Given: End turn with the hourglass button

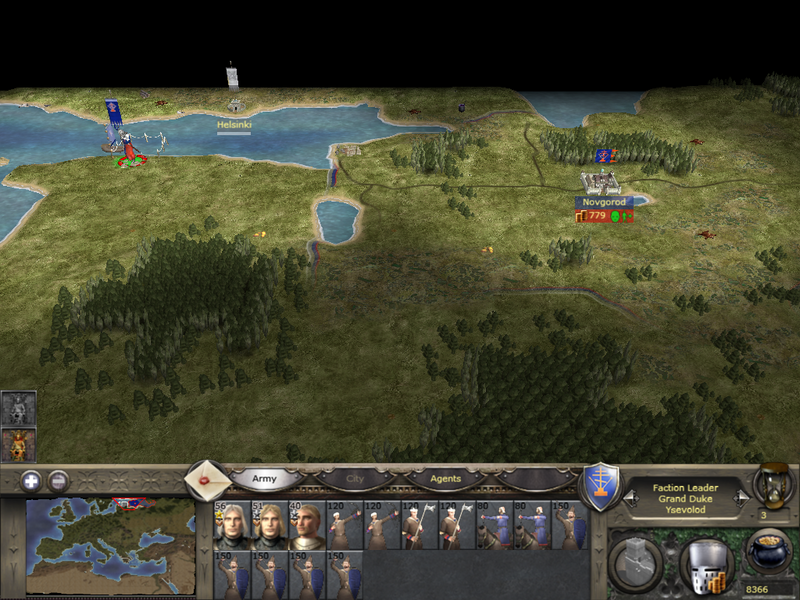Looking at the screenshot, I should (x=772, y=484).
